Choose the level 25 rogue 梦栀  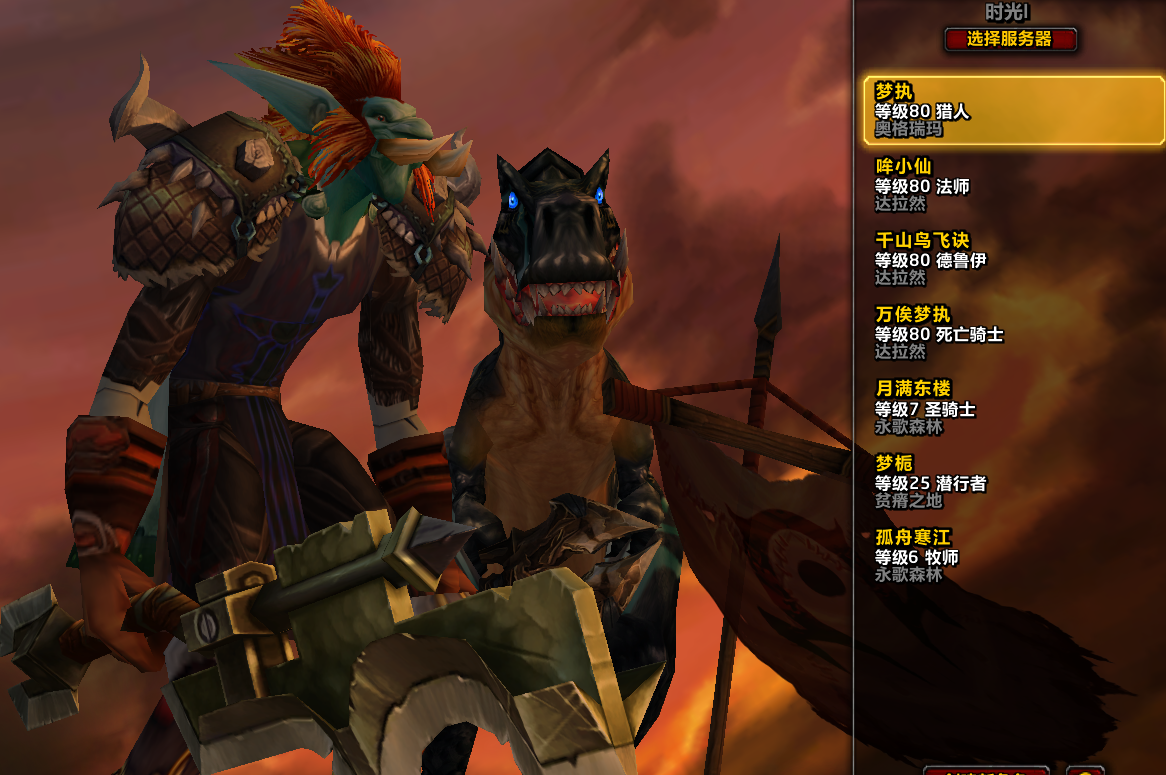[x=1012, y=482]
